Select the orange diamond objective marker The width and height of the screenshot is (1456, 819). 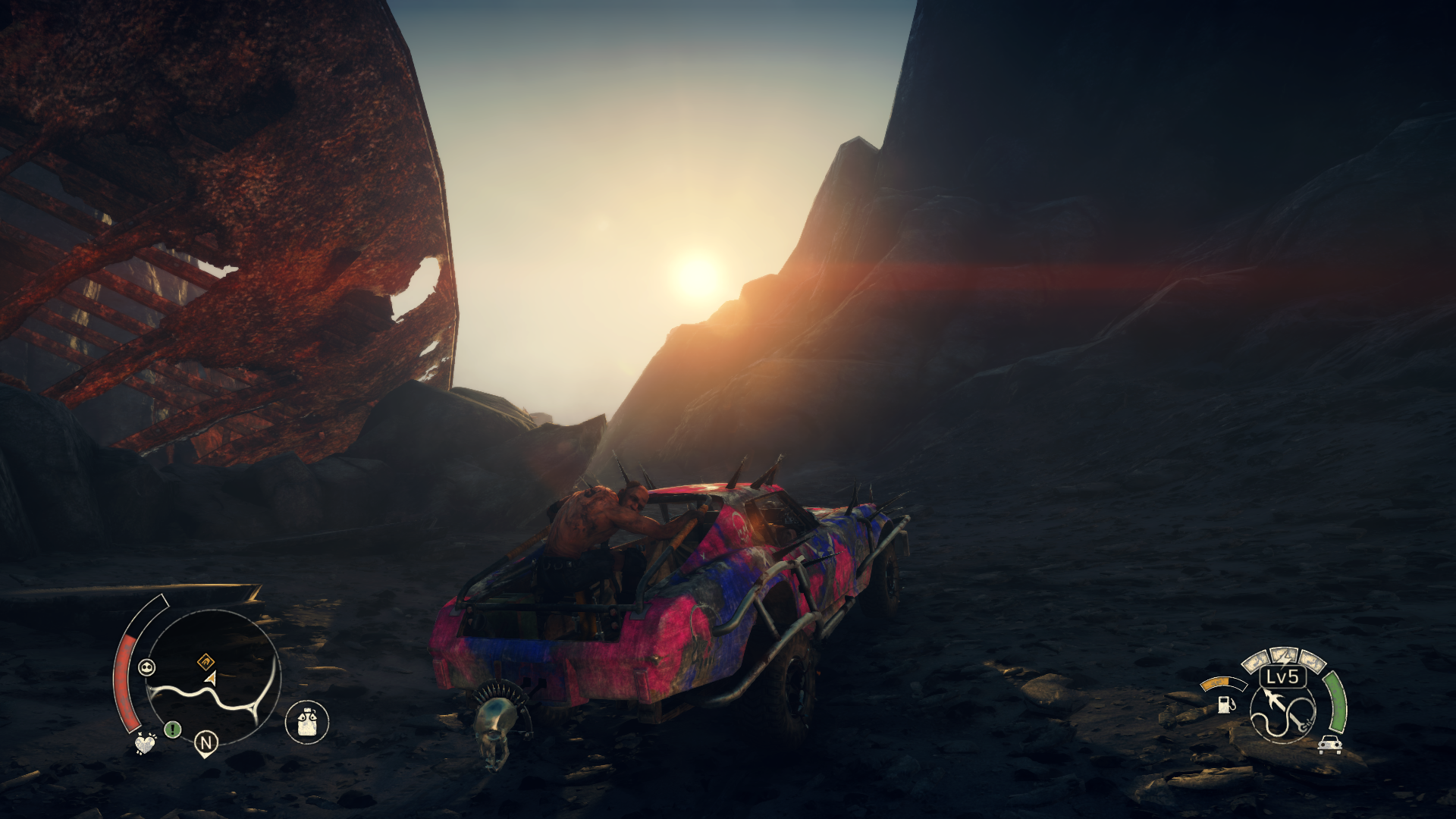[x=205, y=661]
